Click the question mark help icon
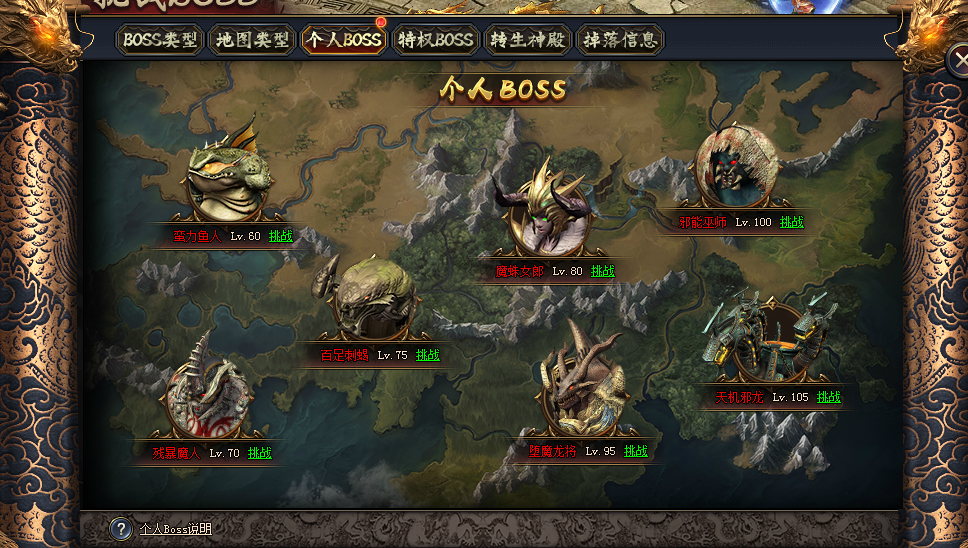968x548 pixels. (x=120, y=529)
